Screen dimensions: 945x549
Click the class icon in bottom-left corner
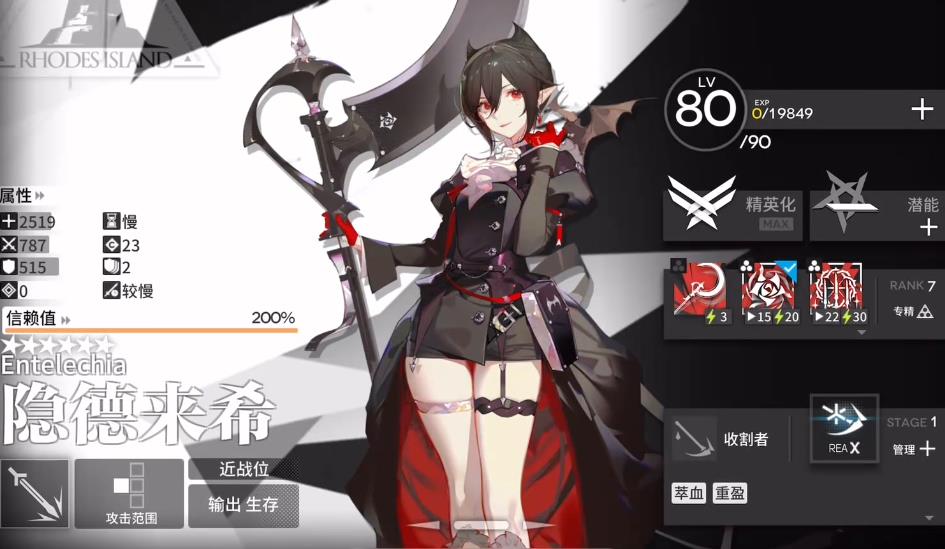point(35,494)
